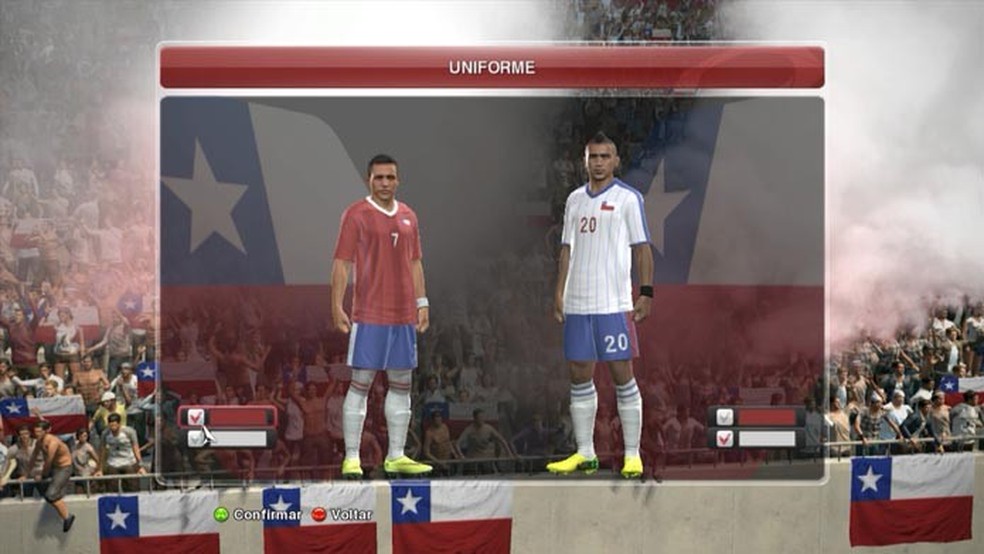Choose the white kit for the left player
The image size is (984, 554).
228,438
